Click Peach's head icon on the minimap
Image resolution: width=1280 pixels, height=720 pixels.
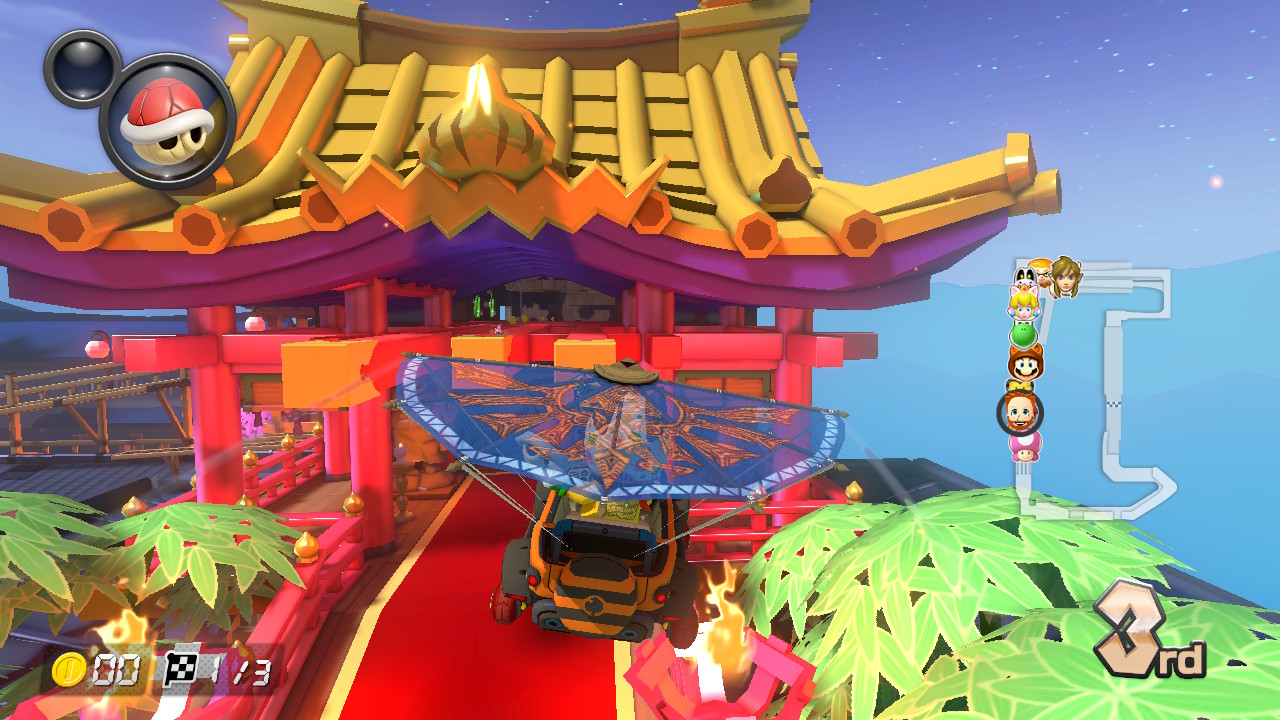1024,304
